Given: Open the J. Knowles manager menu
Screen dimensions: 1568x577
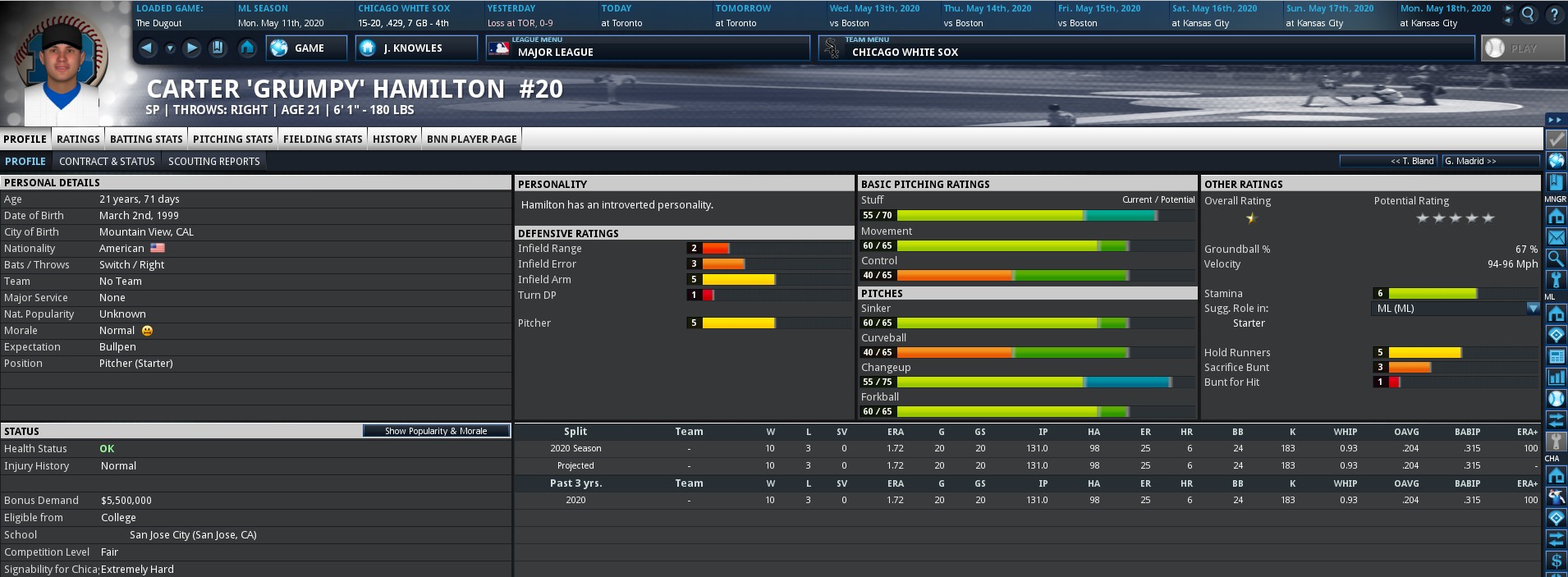Looking at the screenshot, I should click(415, 48).
